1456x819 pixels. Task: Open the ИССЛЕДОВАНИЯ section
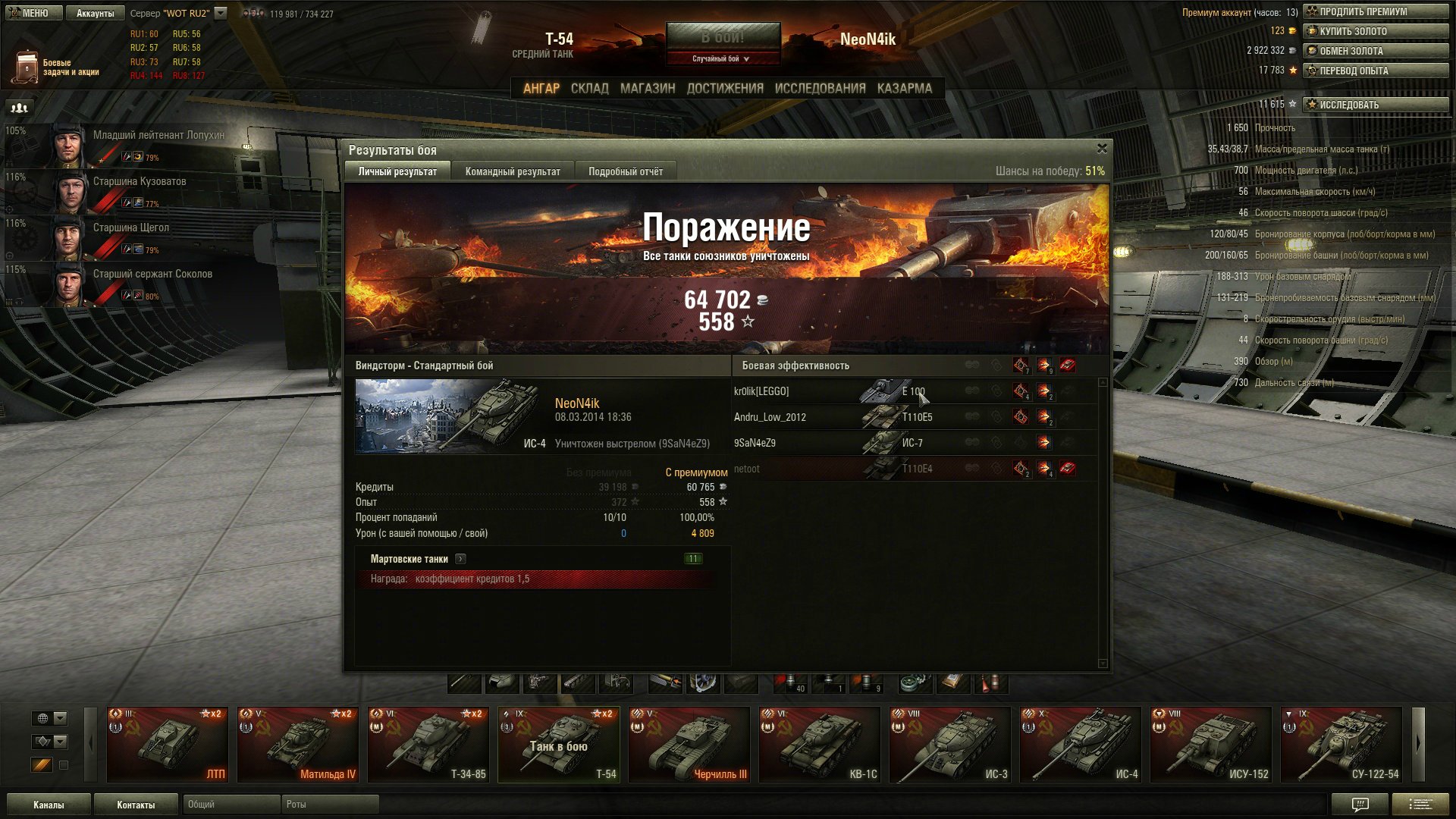pyautogui.click(x=820, y=88)
